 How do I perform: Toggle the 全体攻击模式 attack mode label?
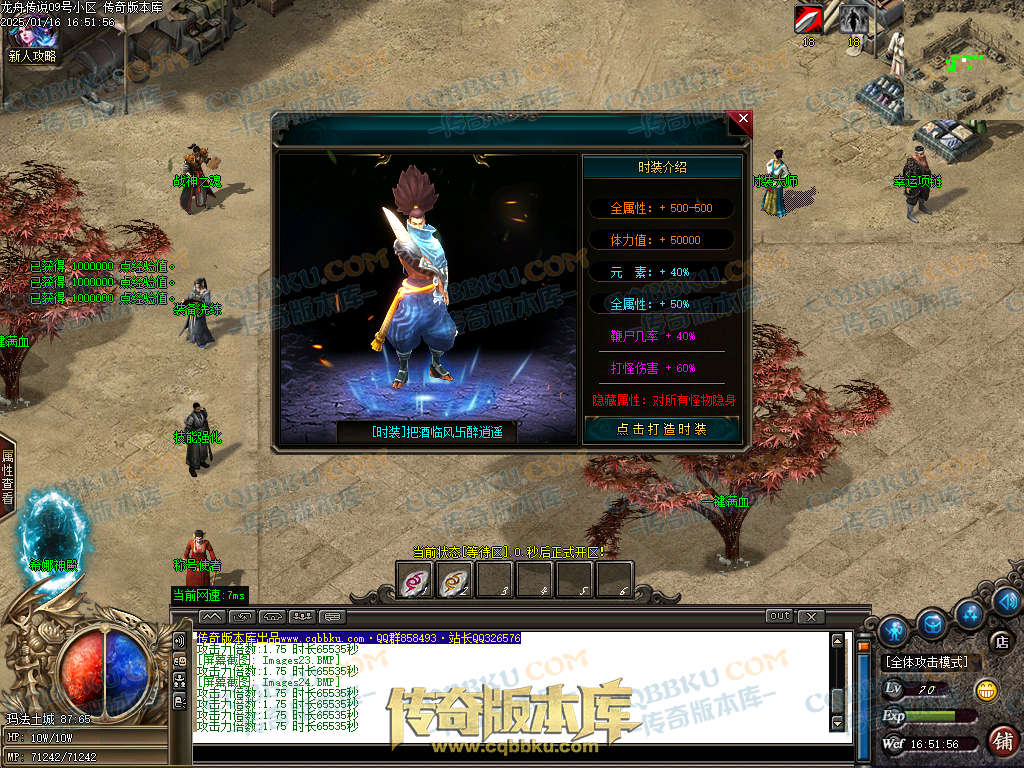click(925, 662)
